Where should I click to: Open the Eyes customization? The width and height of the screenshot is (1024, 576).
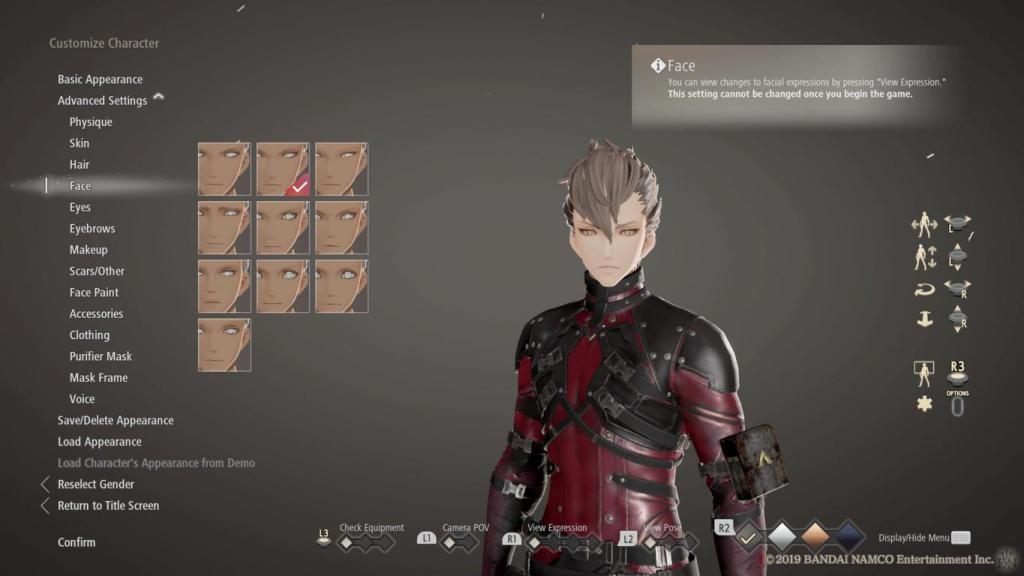(80, 207)
